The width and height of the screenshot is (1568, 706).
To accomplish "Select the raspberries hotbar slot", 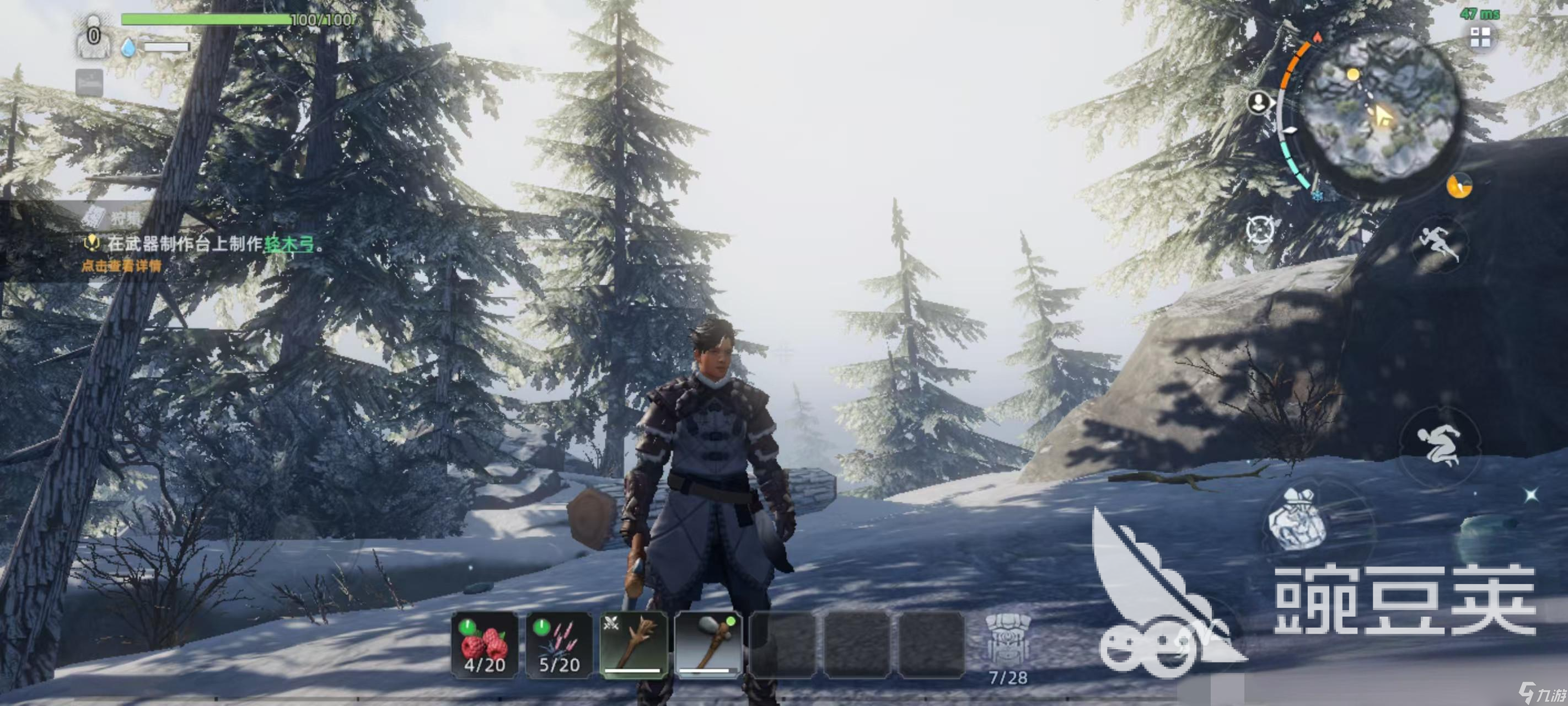I will [485, 644].
